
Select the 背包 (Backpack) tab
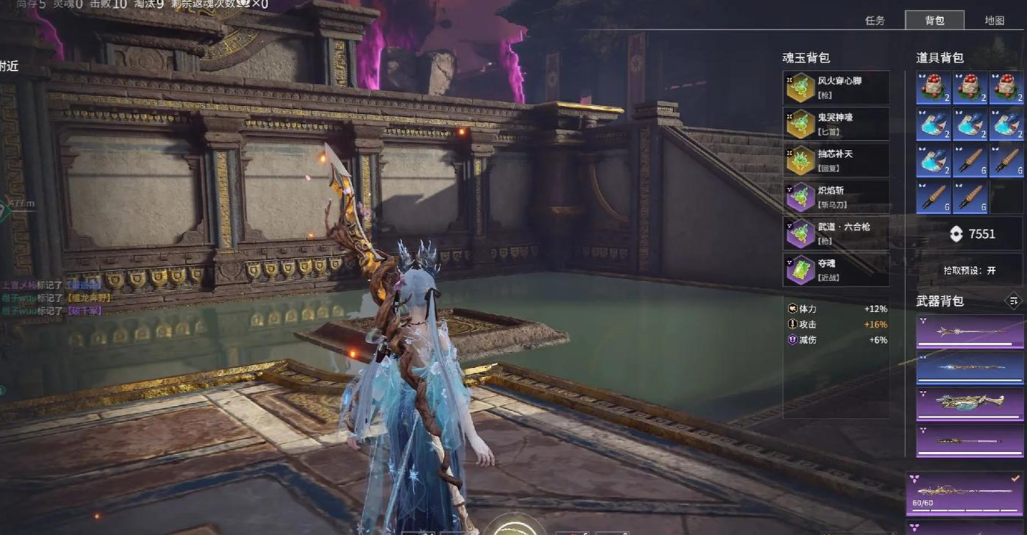pyautogui.click(x=934, y=20)
